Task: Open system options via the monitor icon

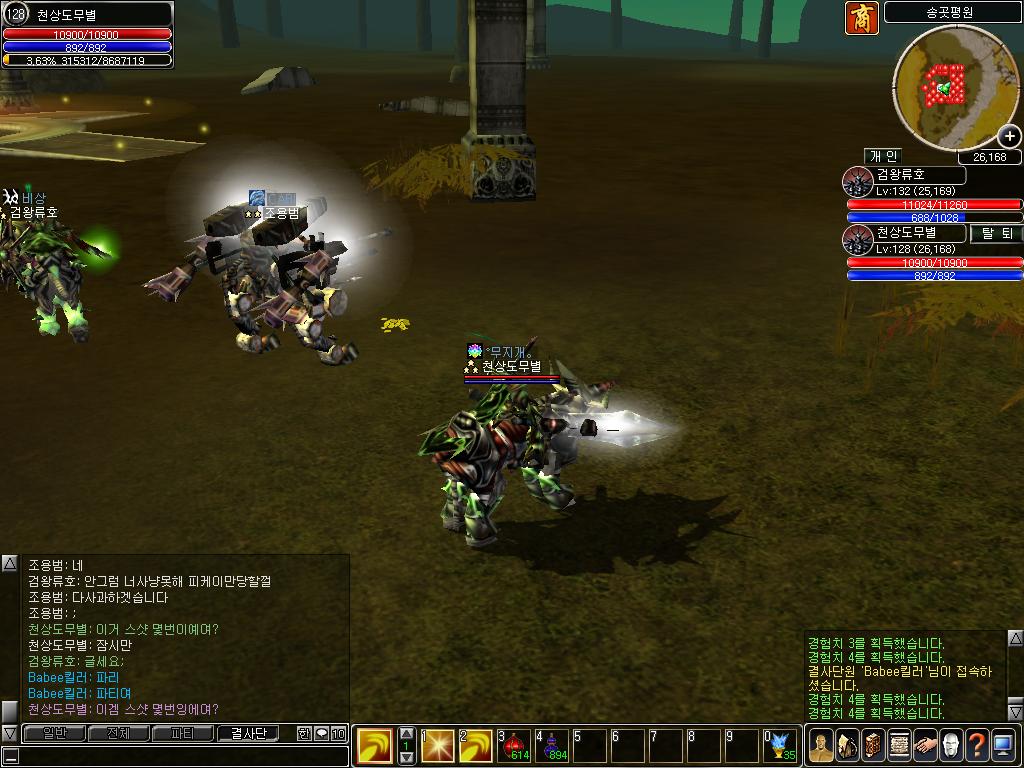Action: [x=1003, y=745]
